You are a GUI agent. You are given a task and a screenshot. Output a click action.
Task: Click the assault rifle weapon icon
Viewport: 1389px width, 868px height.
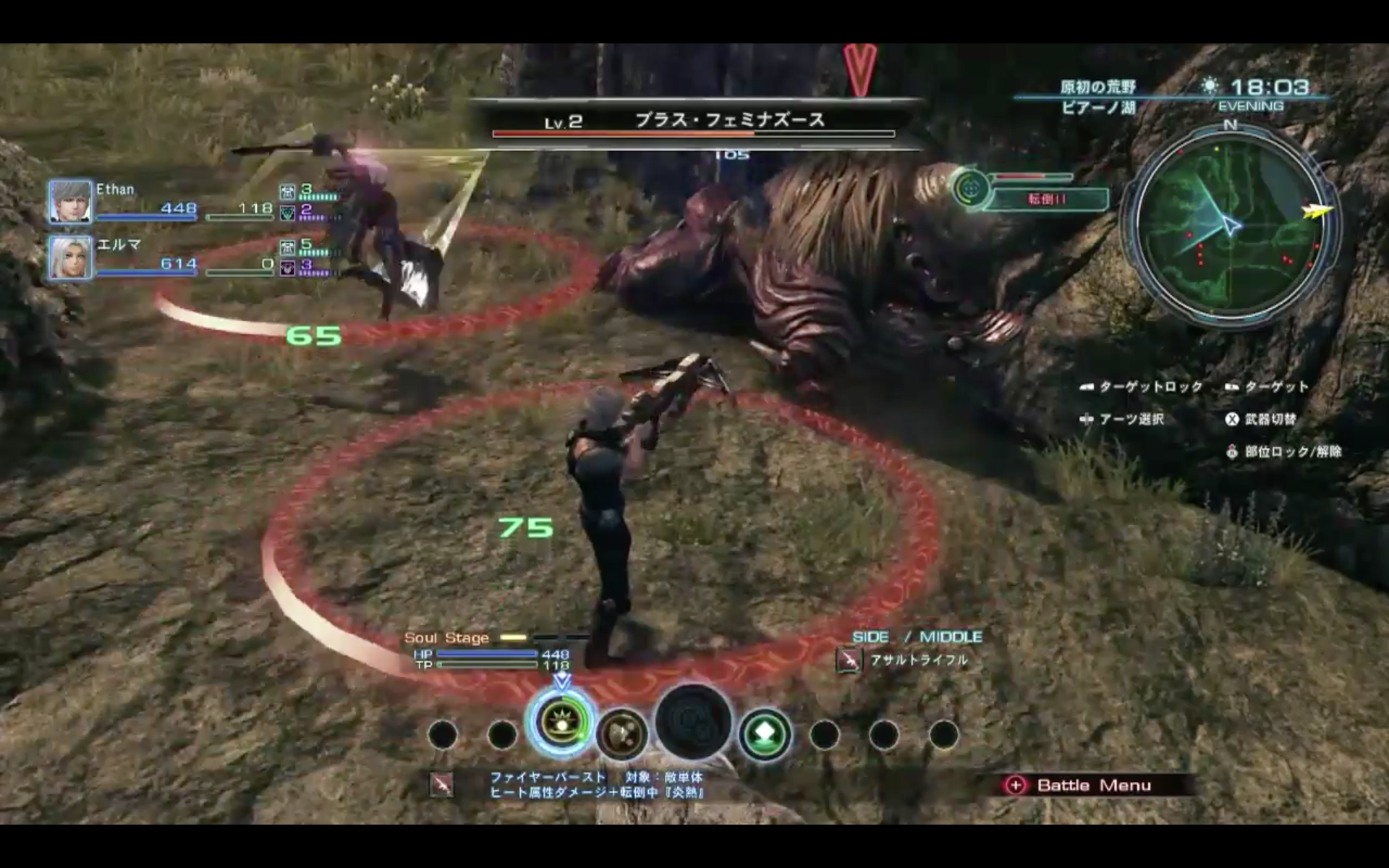(x=849, y=660)
